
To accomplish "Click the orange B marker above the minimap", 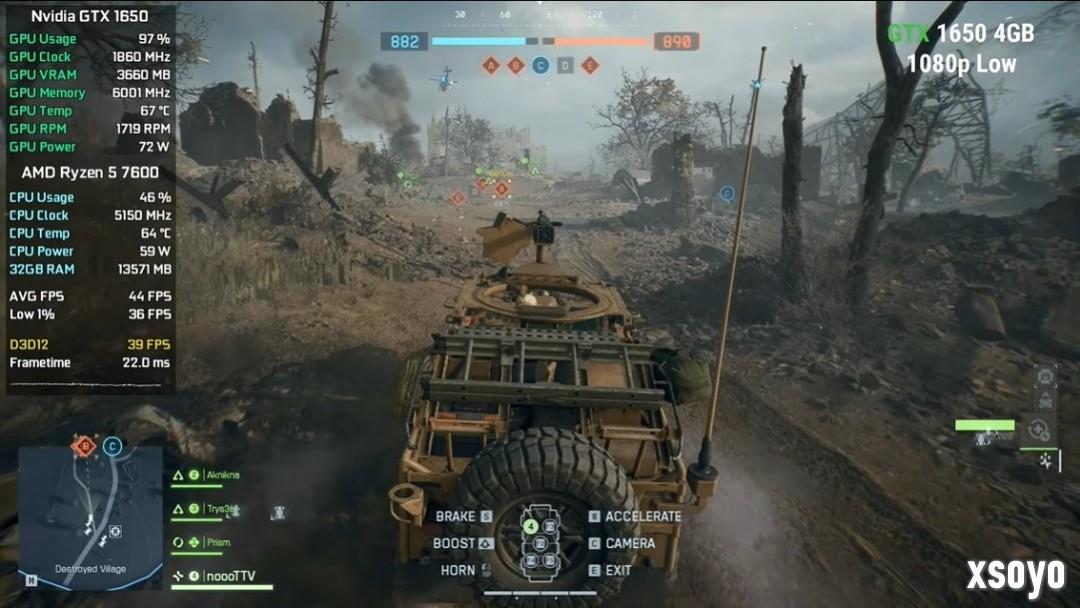I will [x=85, y=445].
